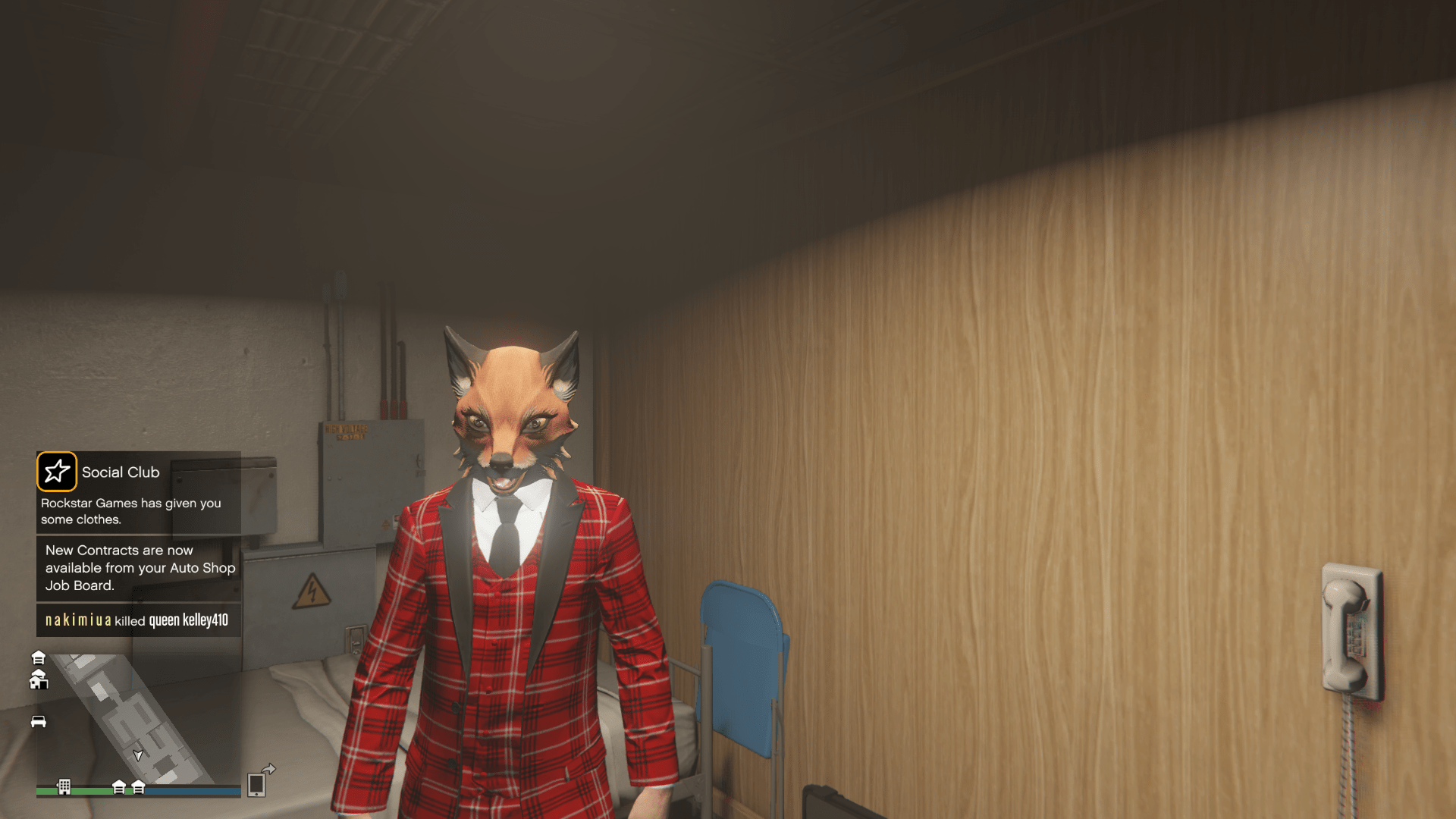Click the right property blip above the health bar

click(138, 787)
